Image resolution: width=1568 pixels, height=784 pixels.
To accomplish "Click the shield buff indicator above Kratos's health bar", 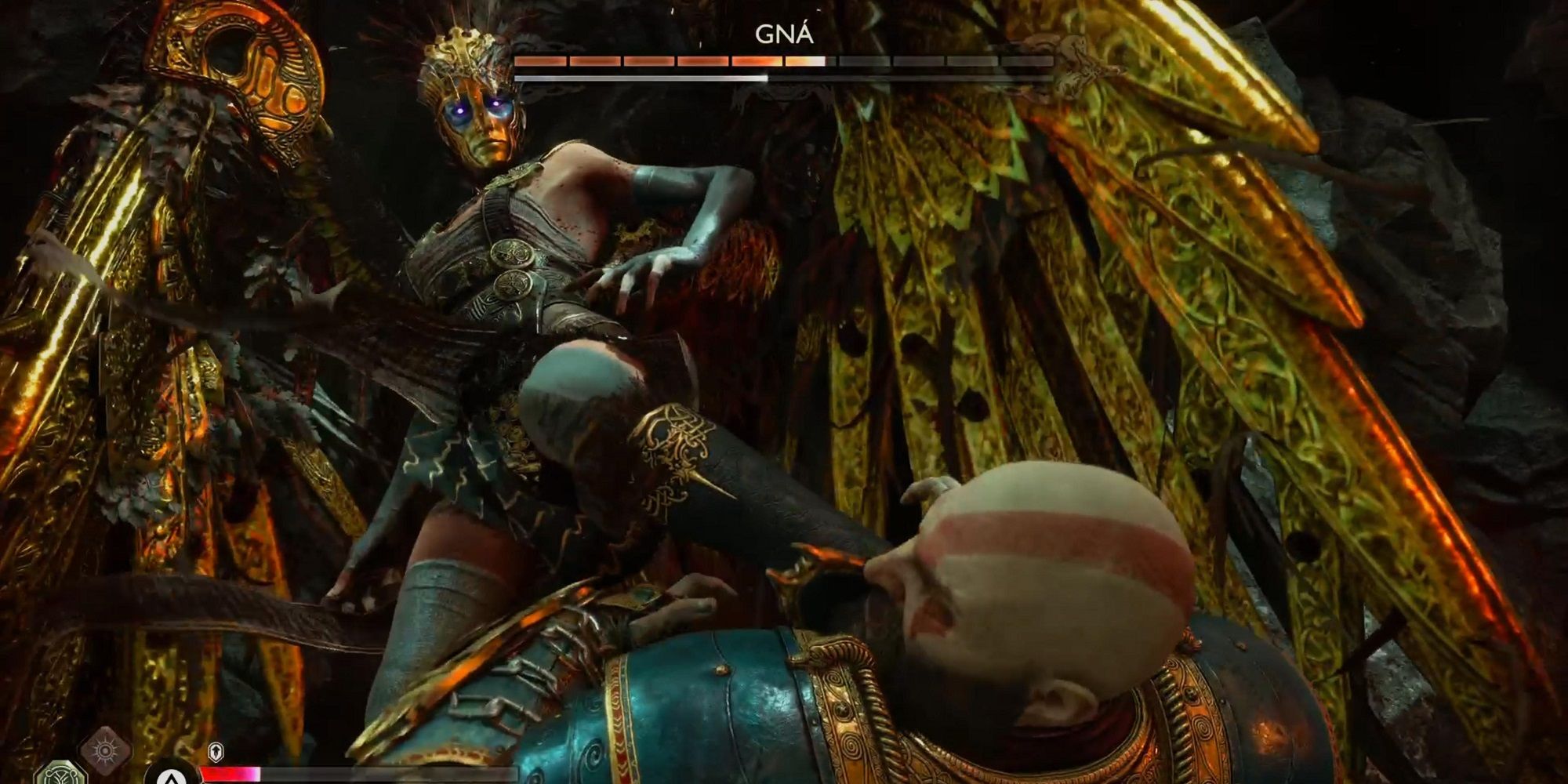I will [x=216, y=752].
